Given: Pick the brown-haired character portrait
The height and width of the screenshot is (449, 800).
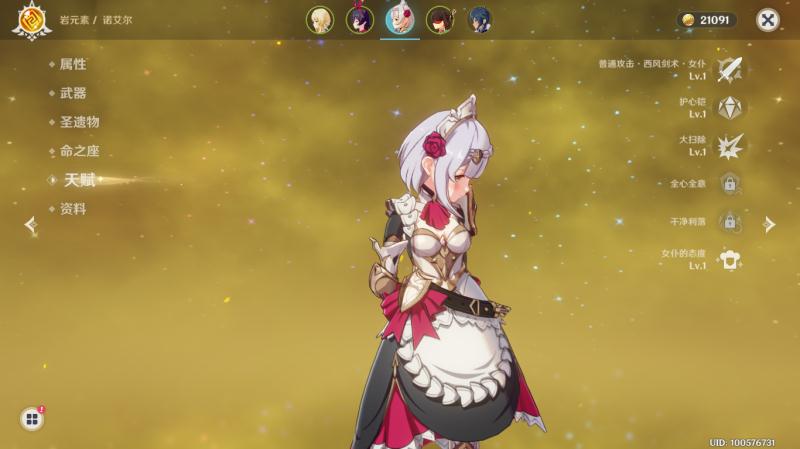Looking at the screenshot, I should (440, 20).
